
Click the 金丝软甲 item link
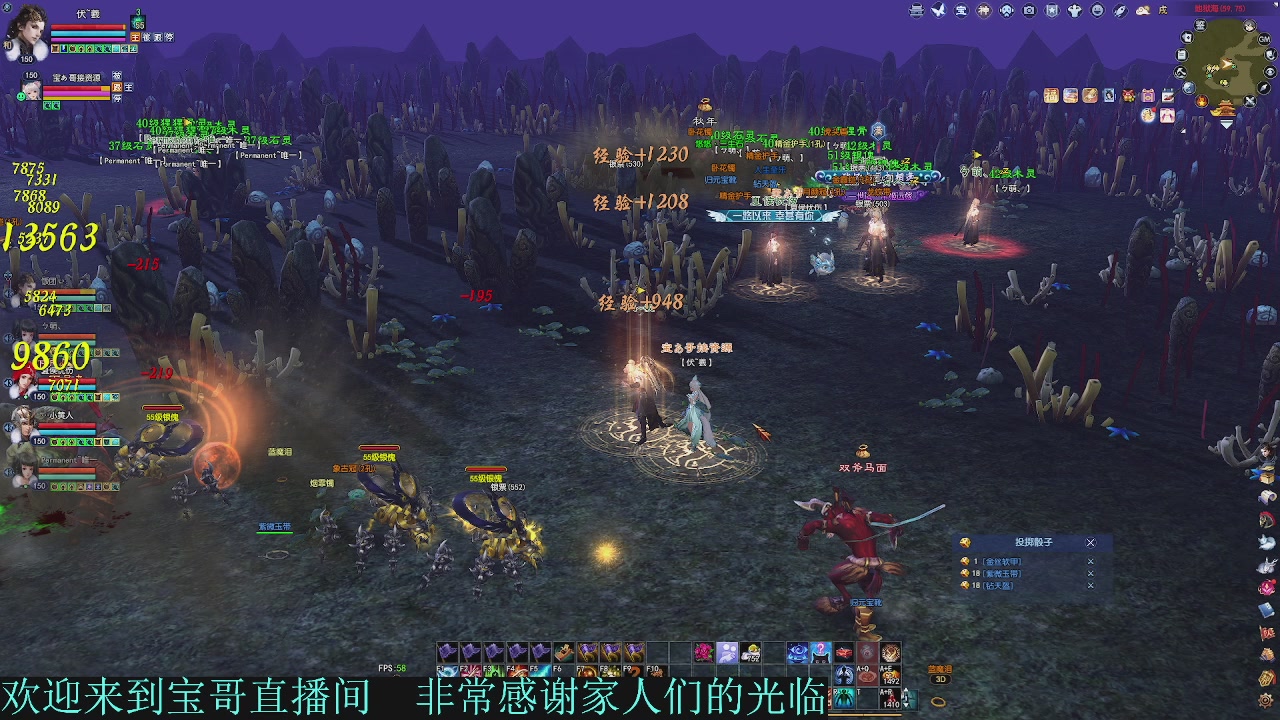[1003, 561]
